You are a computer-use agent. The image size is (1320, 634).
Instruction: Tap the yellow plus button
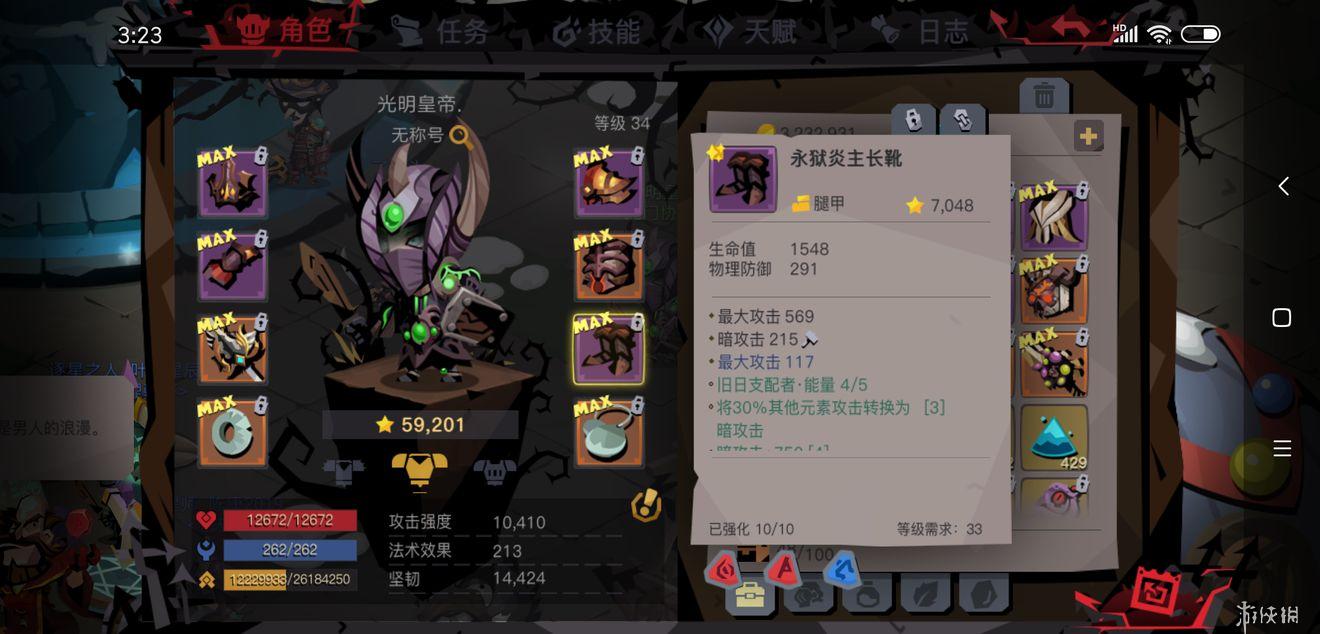click(1088, 136)
